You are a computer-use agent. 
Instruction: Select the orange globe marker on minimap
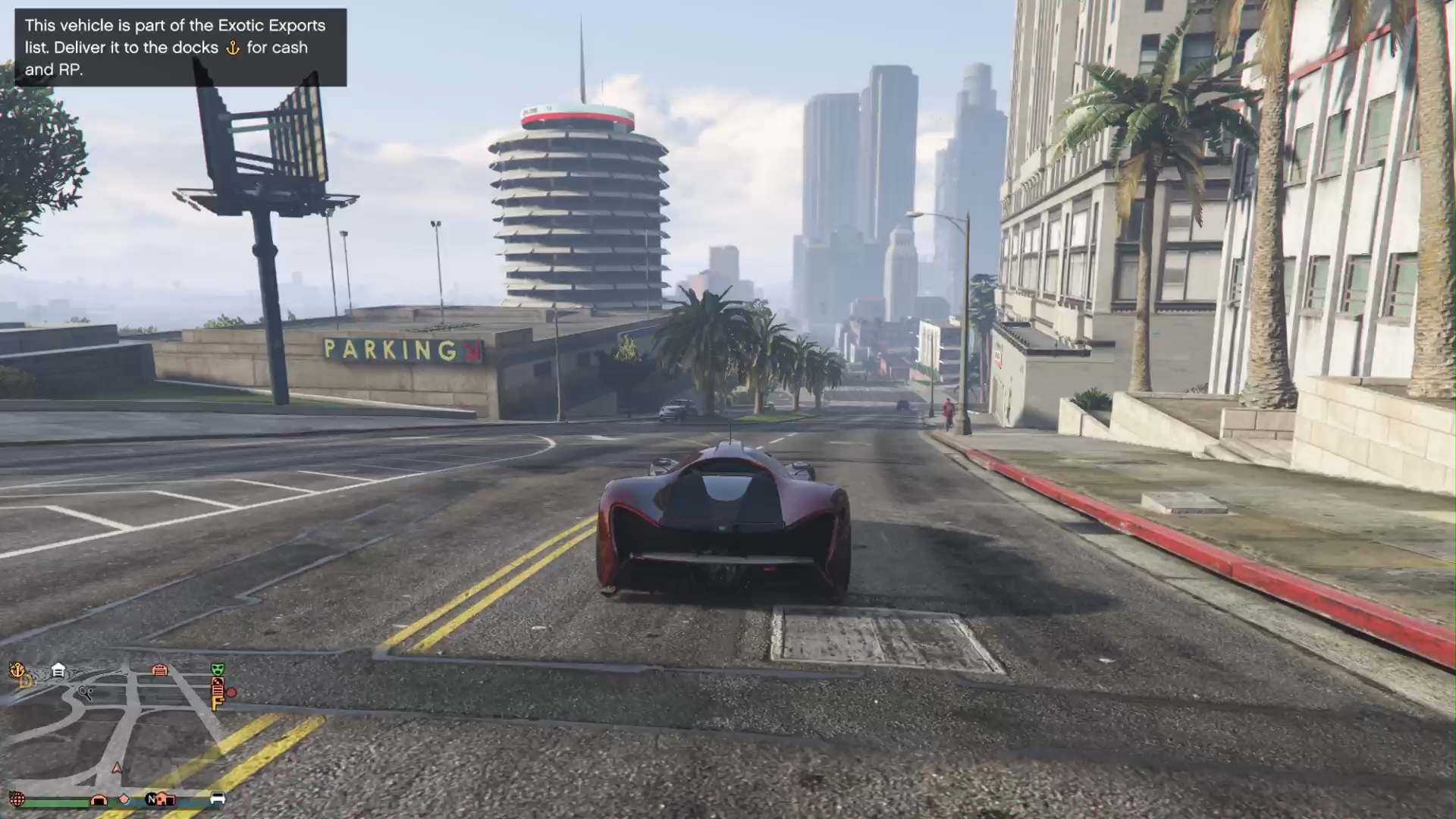pos(17,799)
